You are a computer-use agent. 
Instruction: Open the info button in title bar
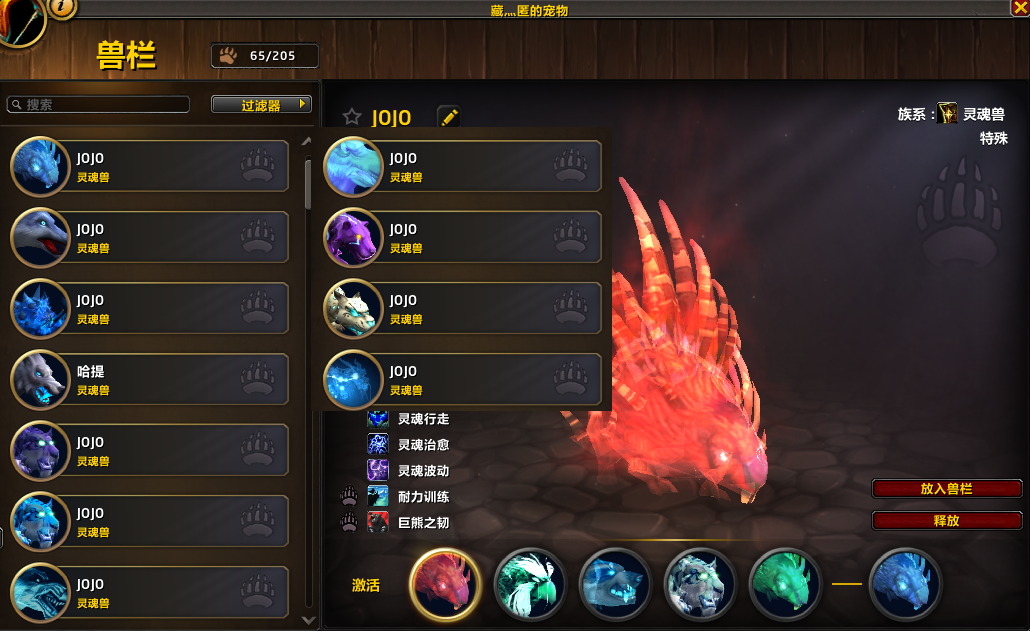coord(62,8)
